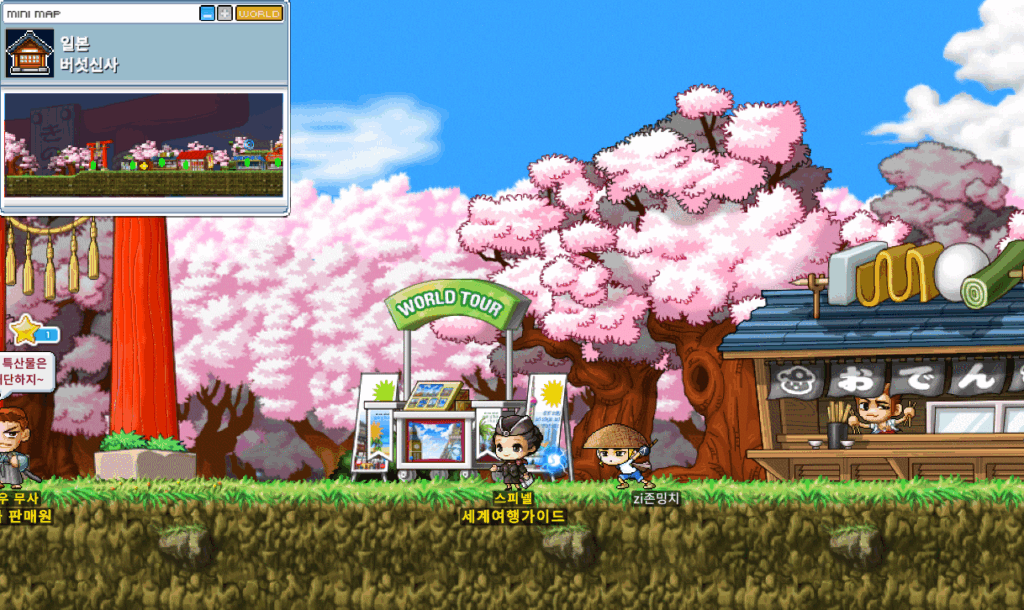Click the mini map area preview
The image size is (1024, 610).
click(x=144, y=145)
